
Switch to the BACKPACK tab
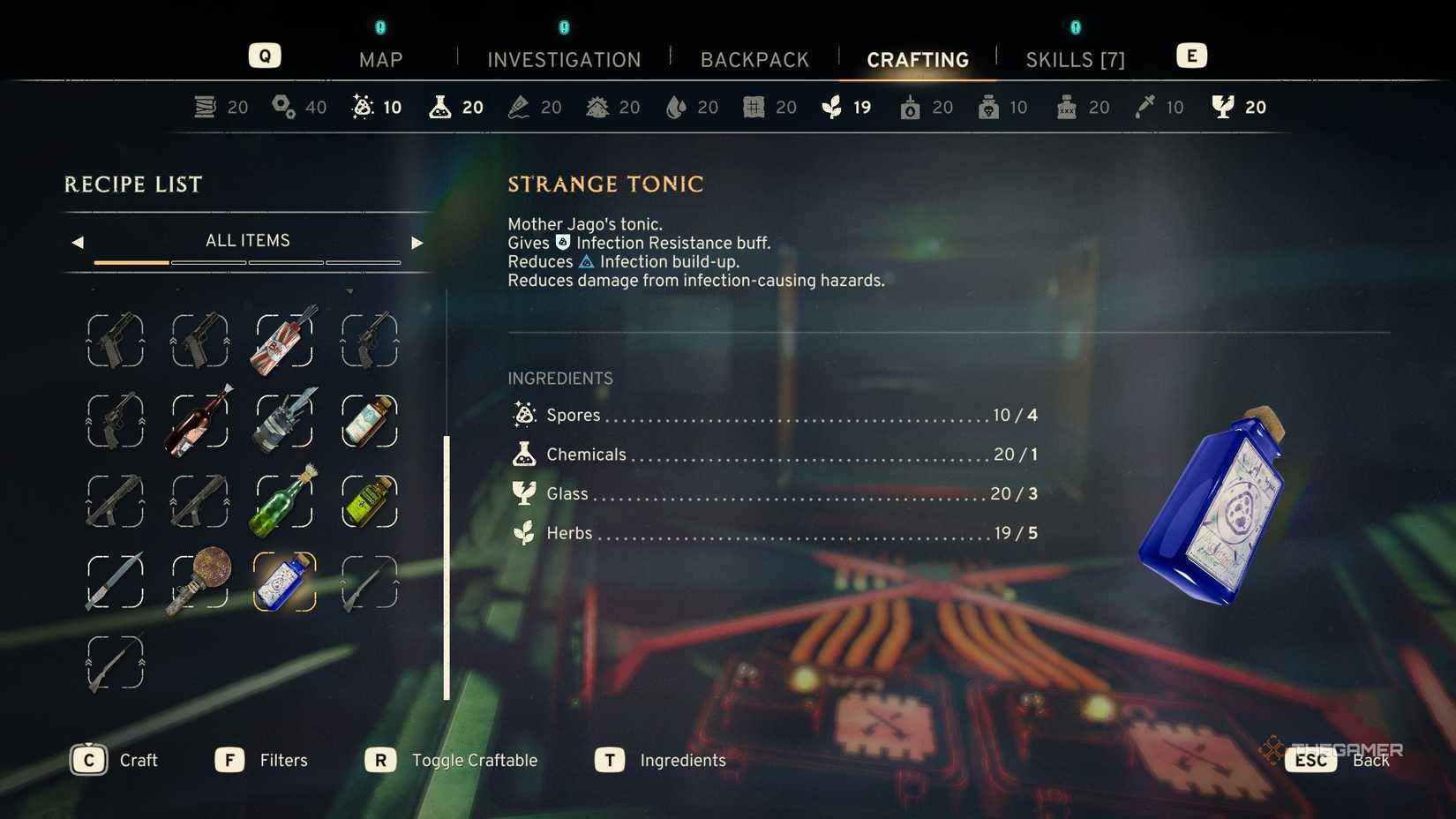[x=754, y=59]
